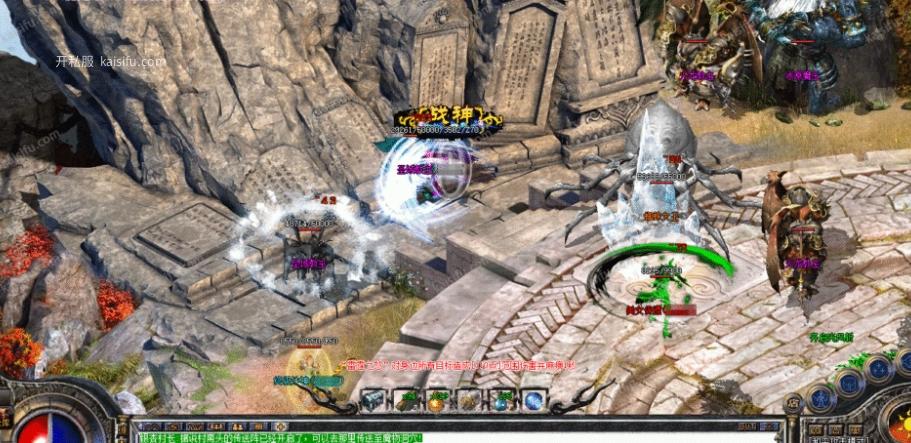Select the grey stone hotbar slot
This screenshot has height=443, width=911.
click(470, 399)
